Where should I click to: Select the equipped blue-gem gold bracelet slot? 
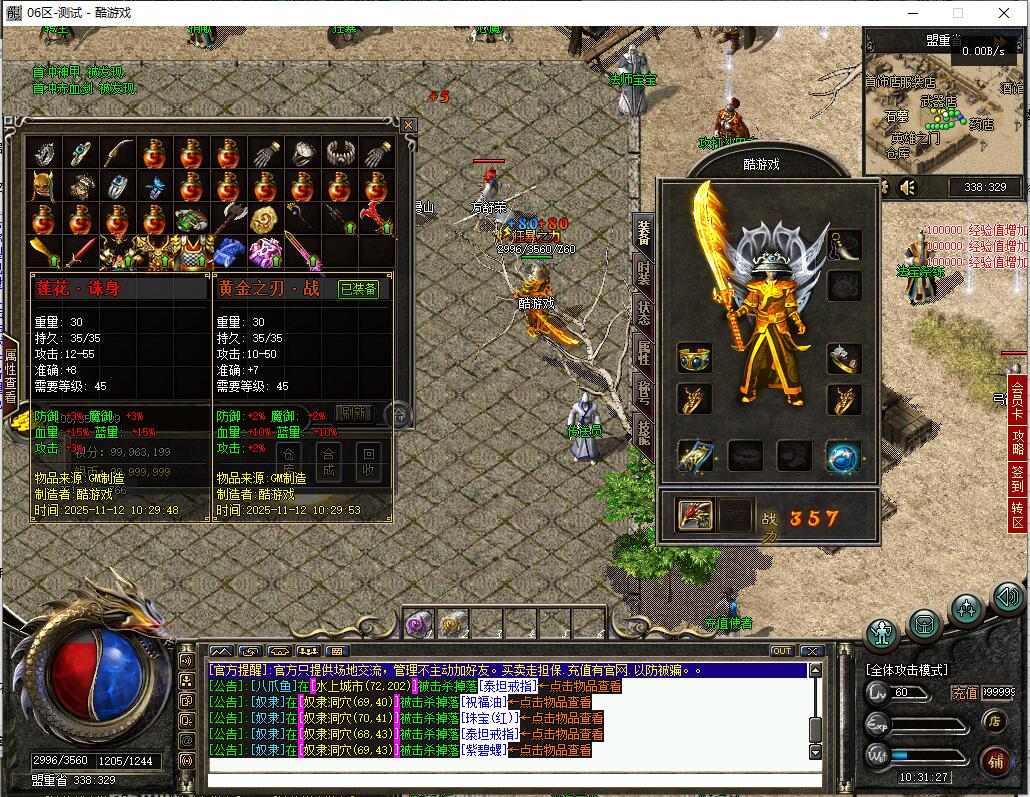(x=694, y=358)
